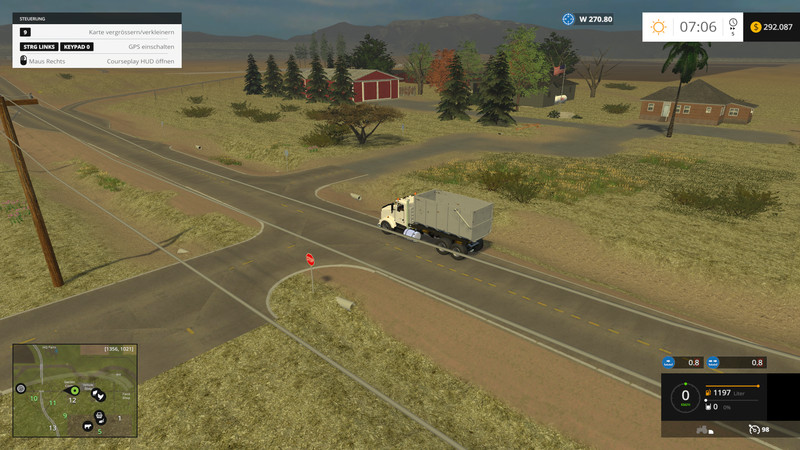Click the sun weather icon

(x=658, y=27)
